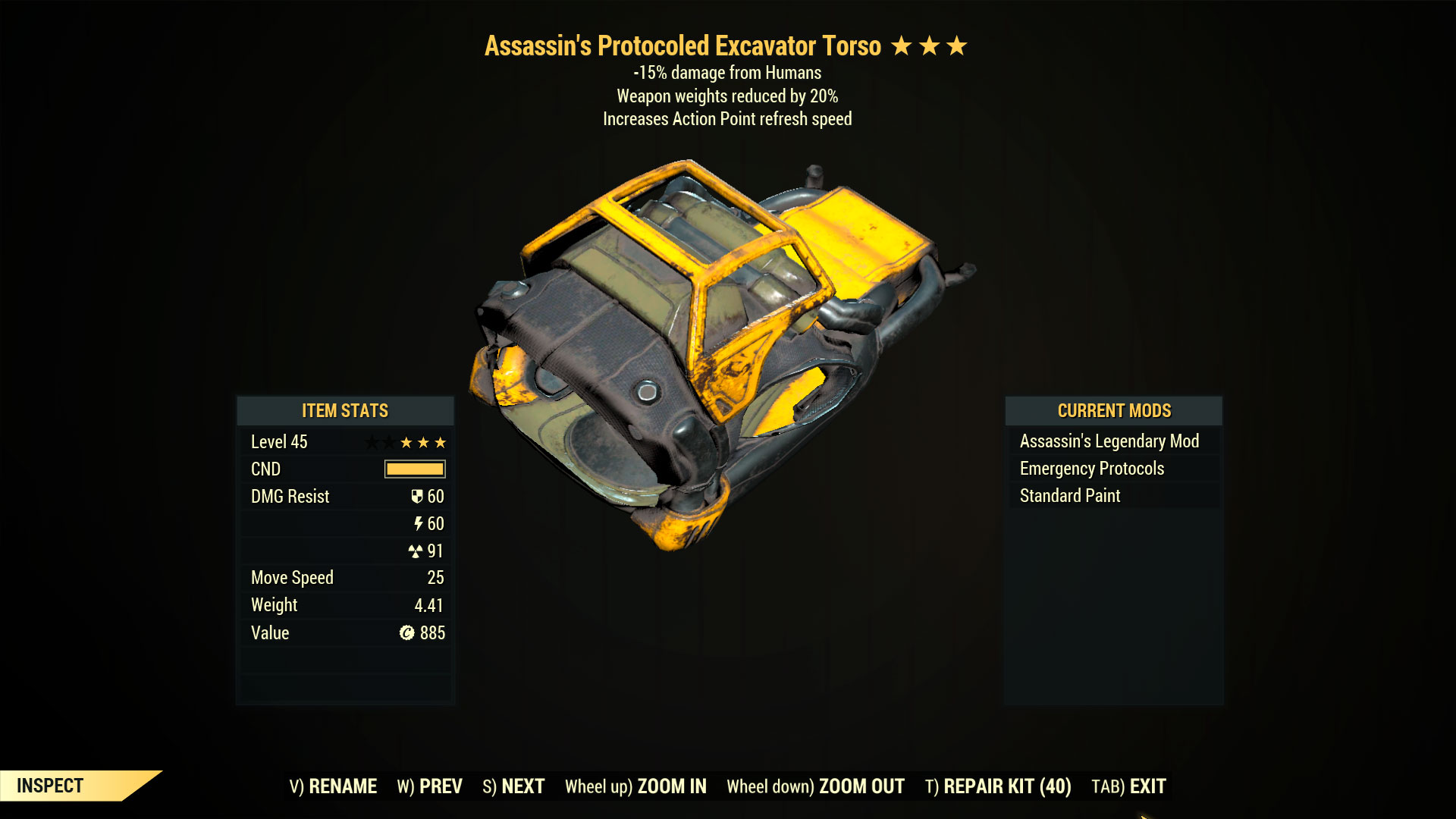Click EXIT to leave inspect screen
This screenshot has width=1456, height=819.
click(1128, 786)
